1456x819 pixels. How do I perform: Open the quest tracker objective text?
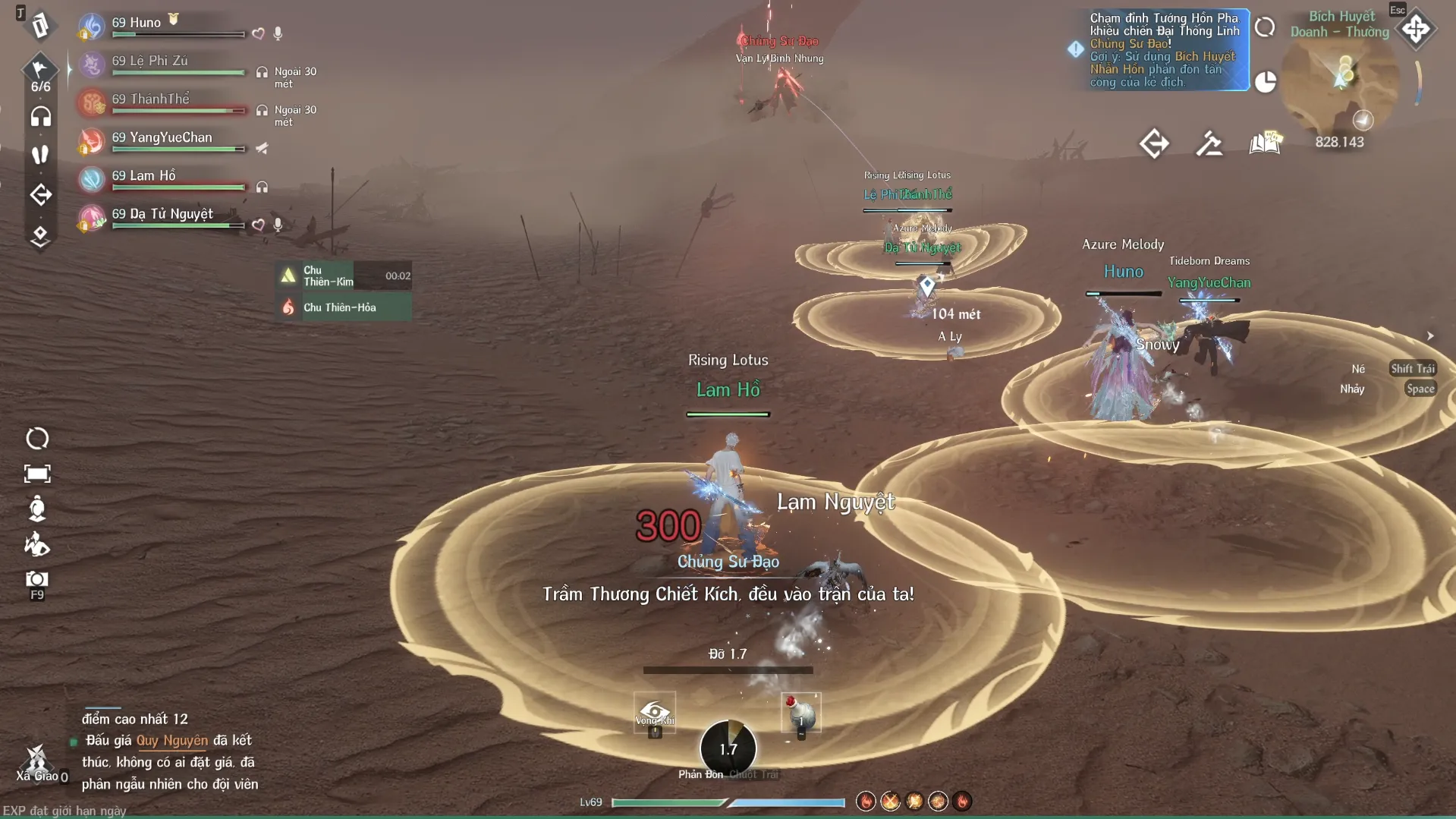pos(1164,50)
